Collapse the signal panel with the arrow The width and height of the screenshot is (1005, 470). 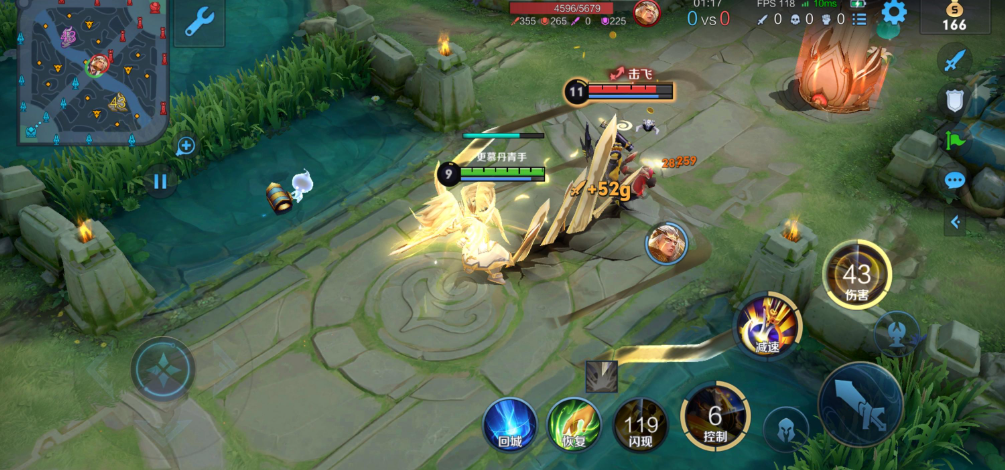(954, 222)
